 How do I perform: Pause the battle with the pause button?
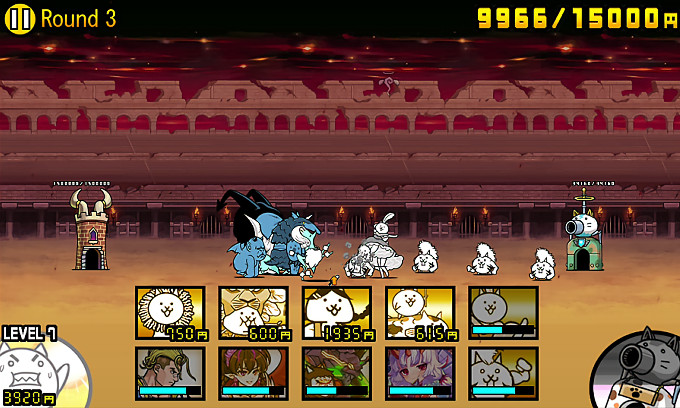click(21, 18)
